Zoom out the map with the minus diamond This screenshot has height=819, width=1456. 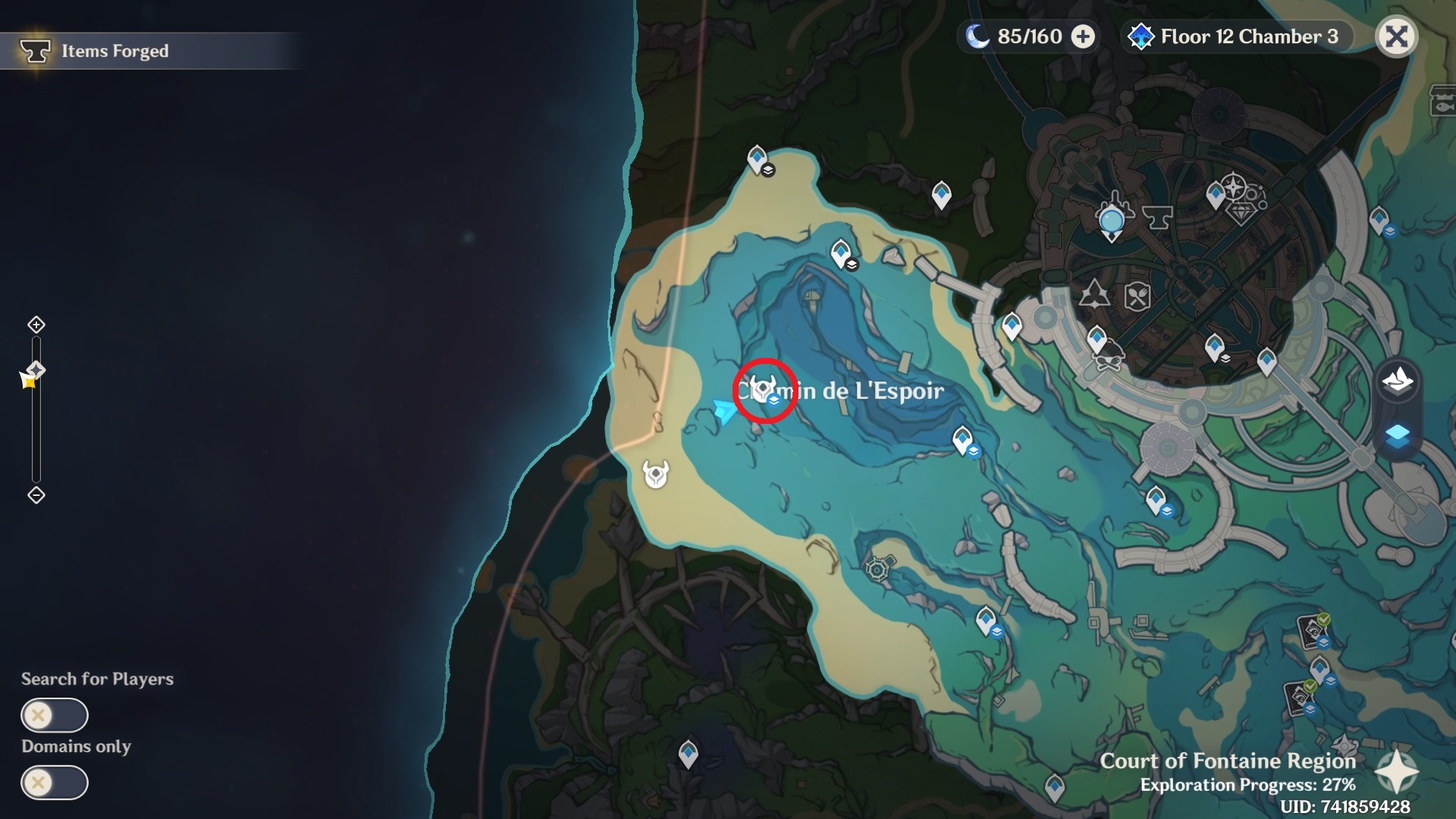36,495
